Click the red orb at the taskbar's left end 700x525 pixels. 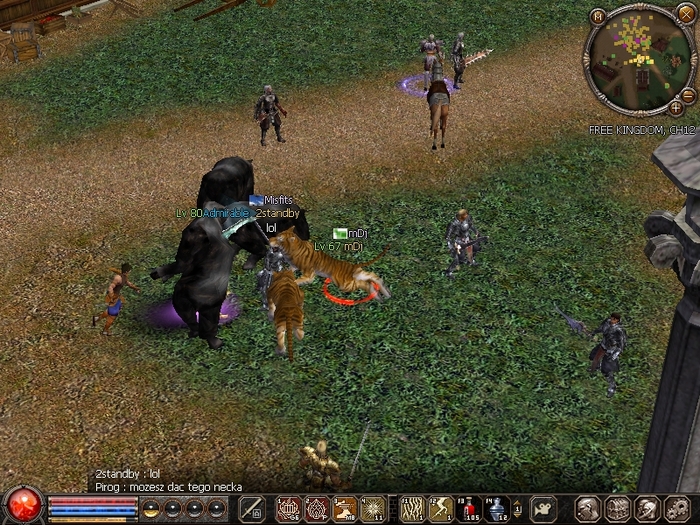point(22,506)
